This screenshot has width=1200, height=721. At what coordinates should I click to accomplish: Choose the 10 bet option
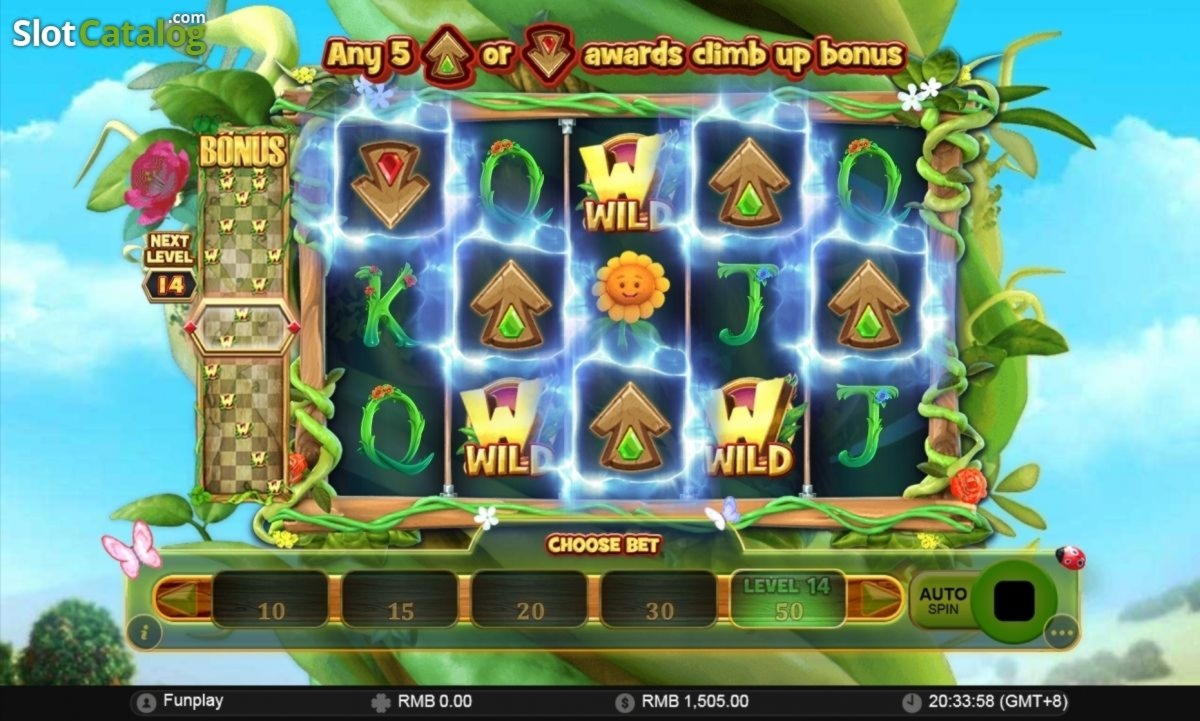[270, 600]
